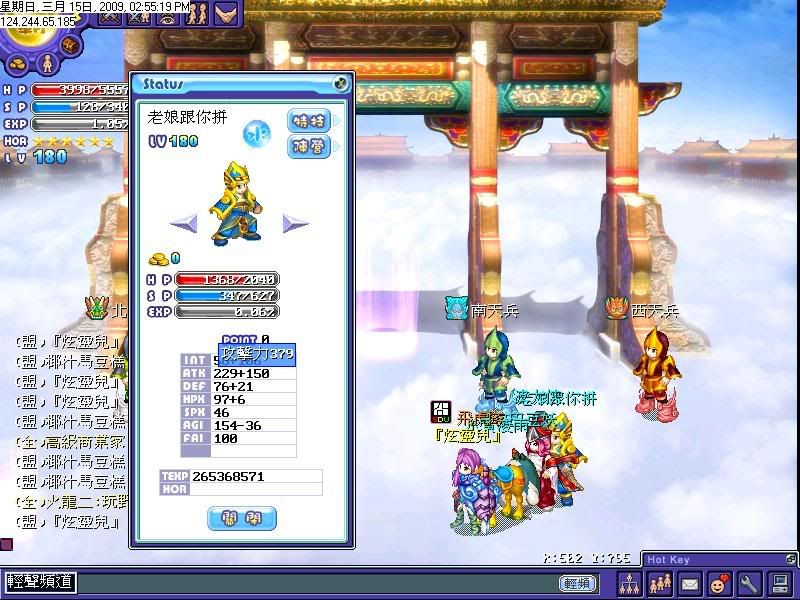Close the Status window with the top-right X
The image size is (800, 600).
[x=341, y=83]
